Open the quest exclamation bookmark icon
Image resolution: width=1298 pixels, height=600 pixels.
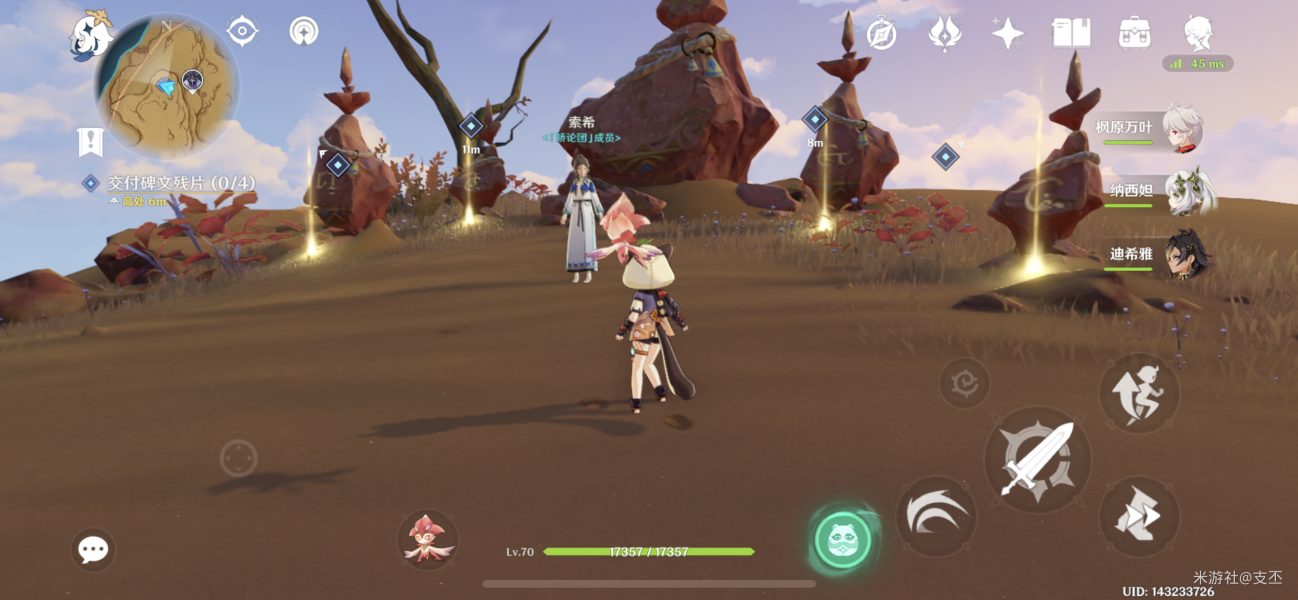click(x=90, y=142)
